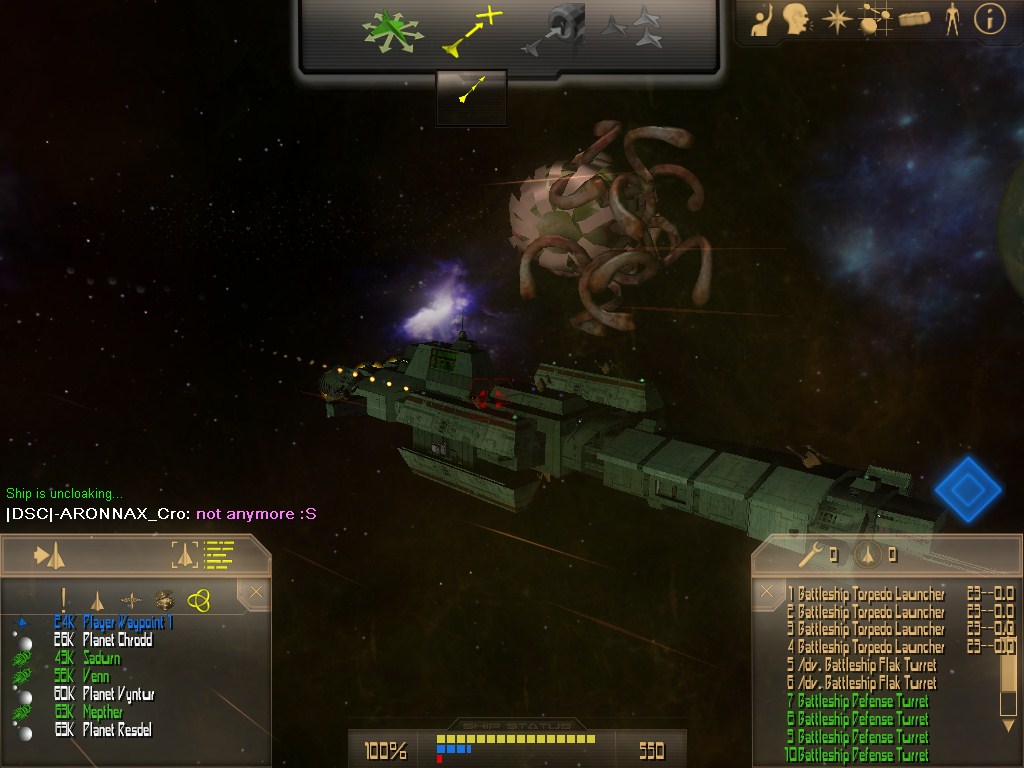Open the raised-hand figure icon

(762, 21)
